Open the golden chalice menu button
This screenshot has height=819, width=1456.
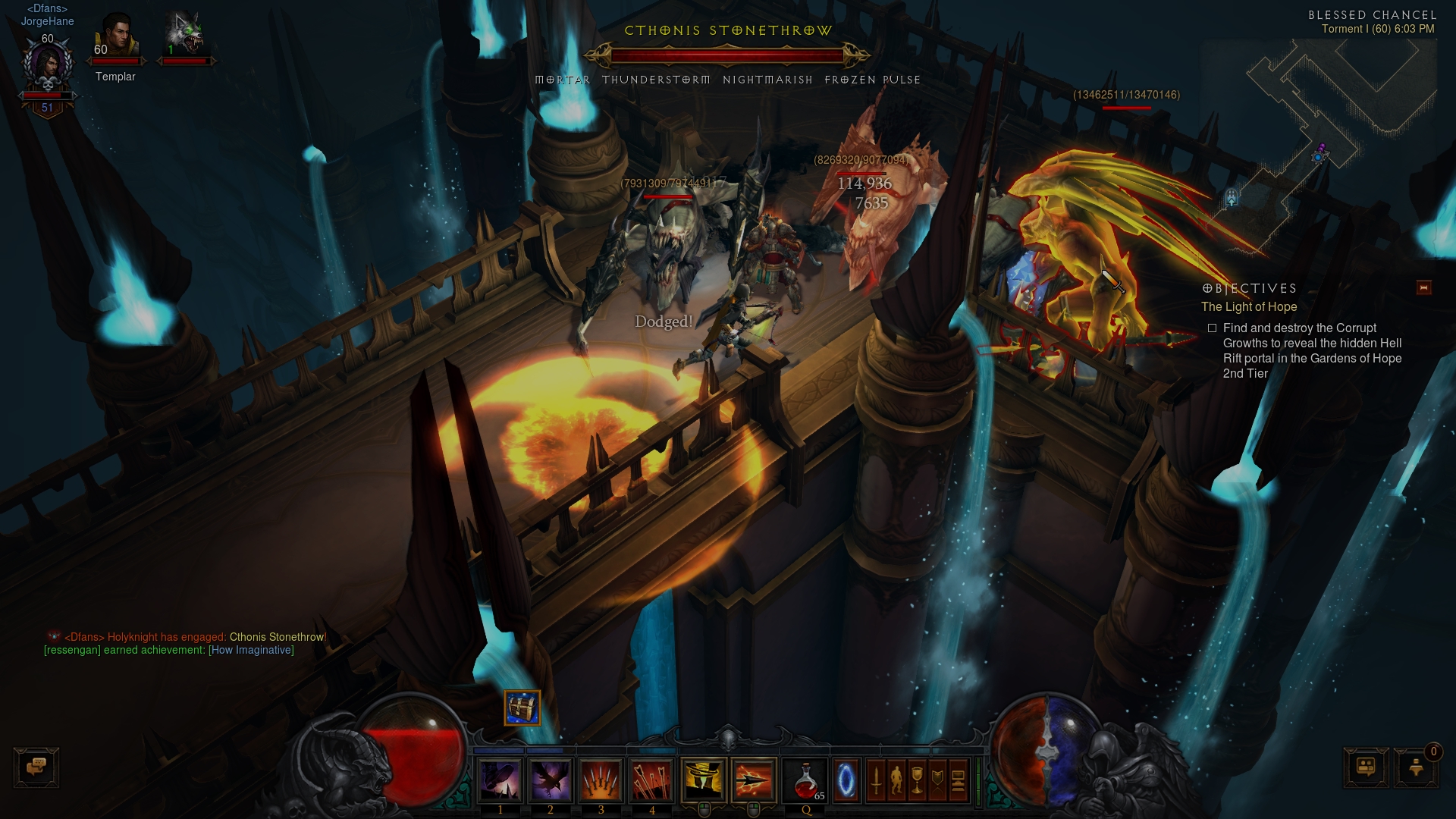[917, 780]
